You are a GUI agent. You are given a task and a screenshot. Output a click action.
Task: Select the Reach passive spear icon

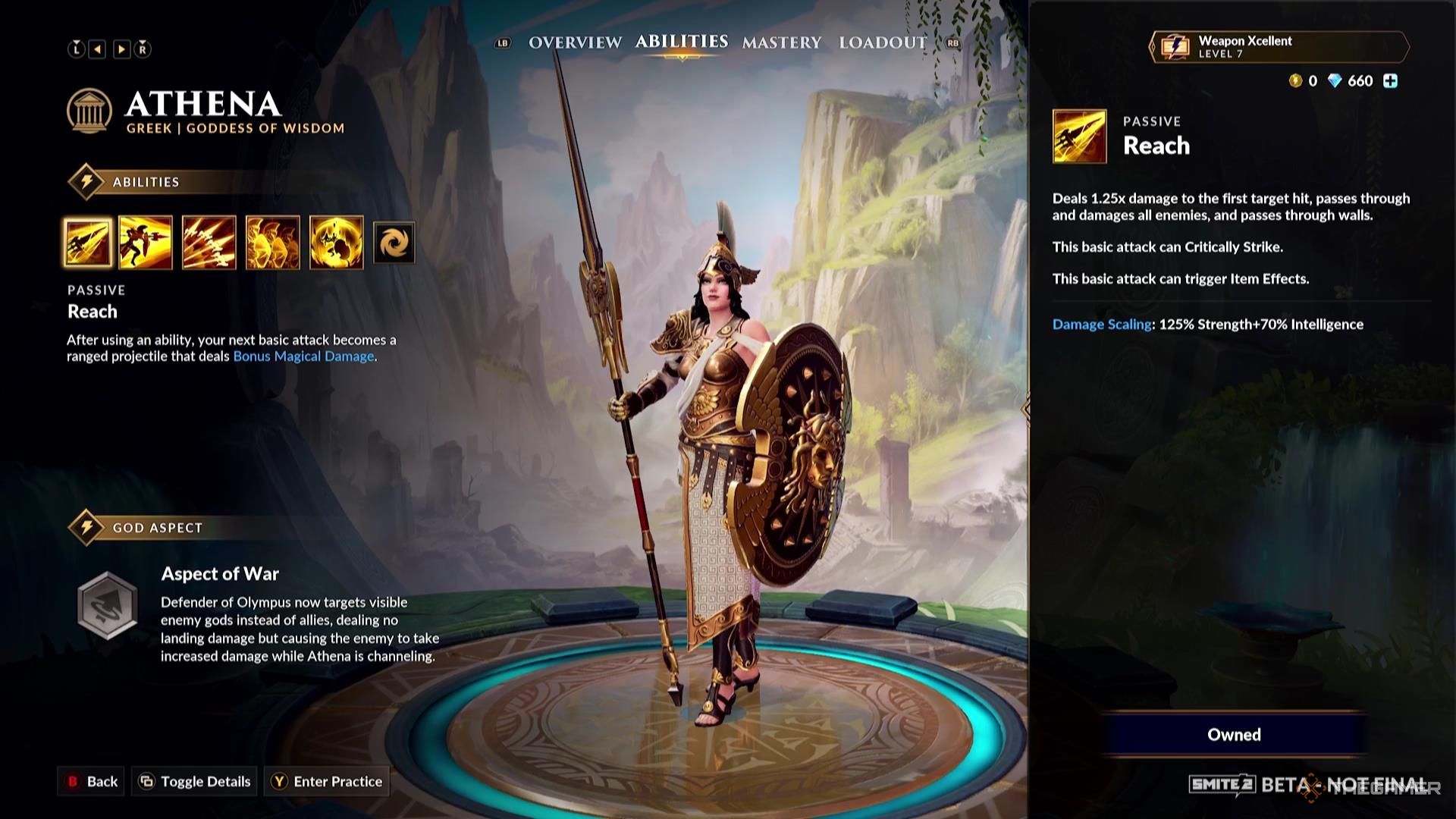click(x=88, y=243)
